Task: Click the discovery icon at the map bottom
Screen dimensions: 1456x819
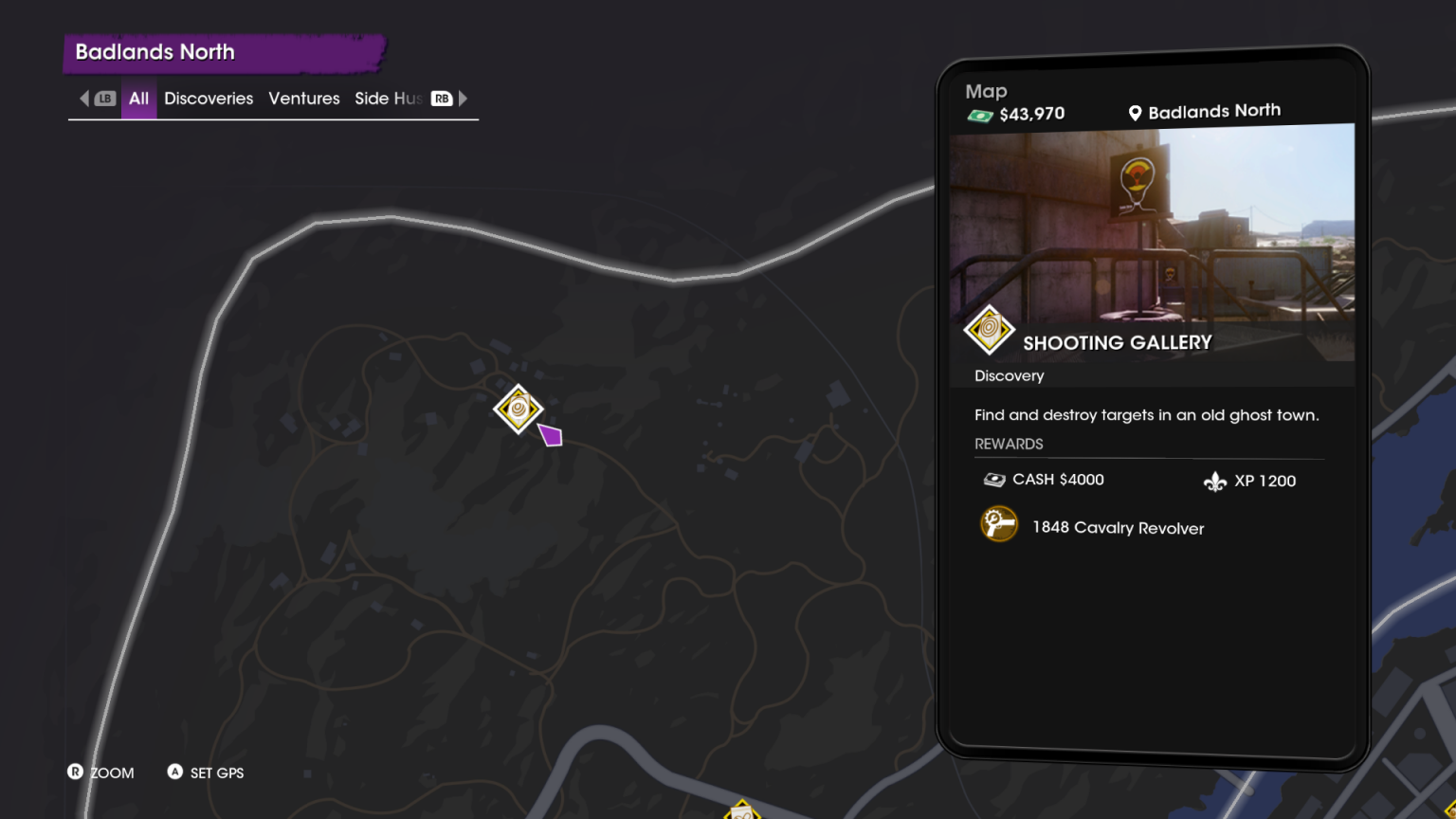Action: [742, 812]
